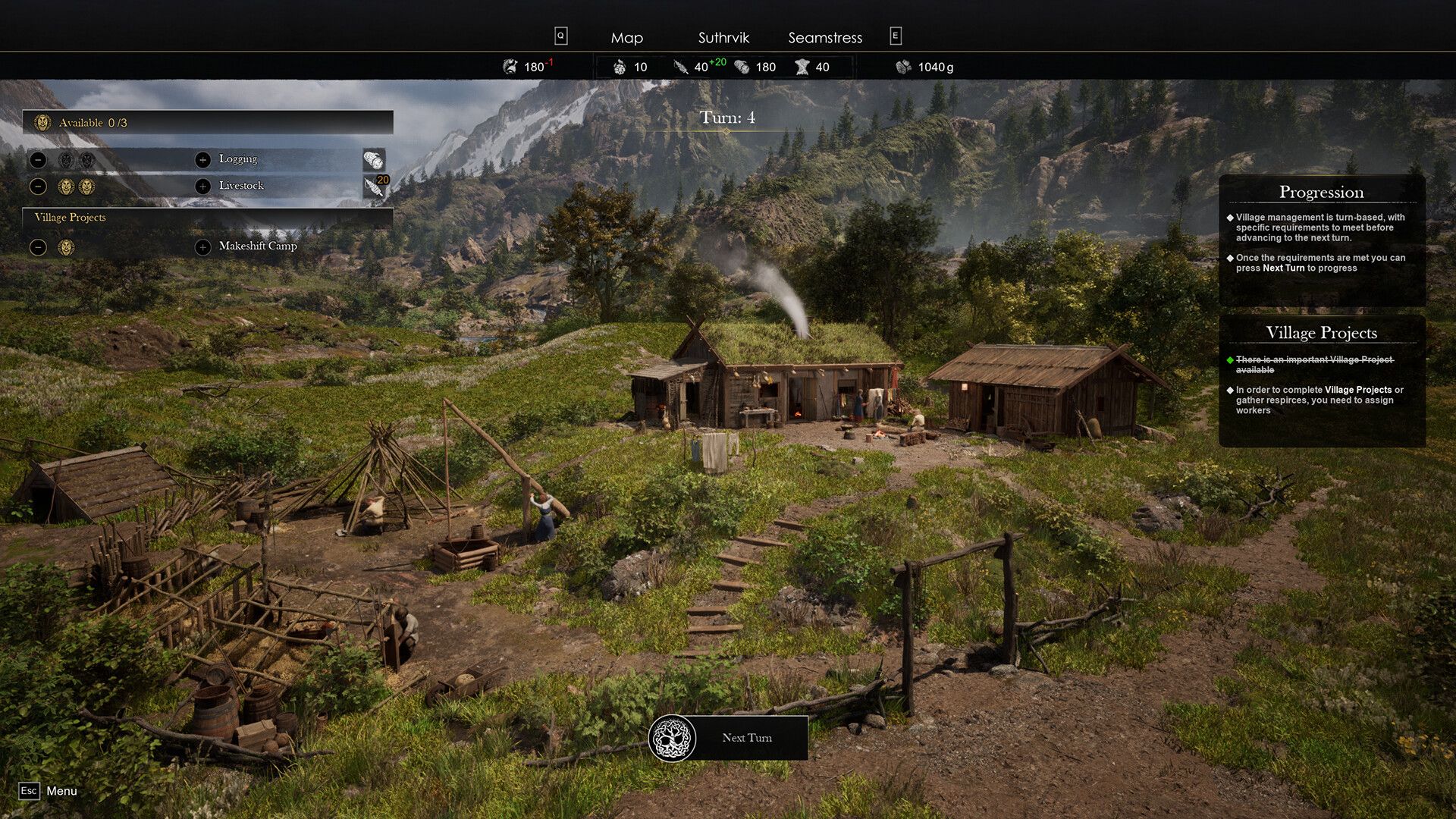Add a worker to Logging with the plus button
Screen dimensions: 1456x819
[202, 159]
